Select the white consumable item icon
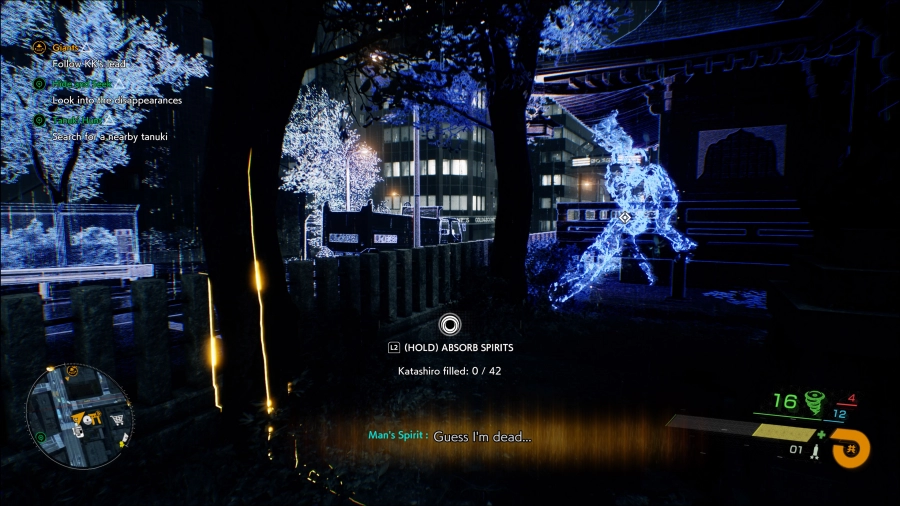Image resolution: width=900 pixels, height=506 pixels. click(x=816, y=453)
